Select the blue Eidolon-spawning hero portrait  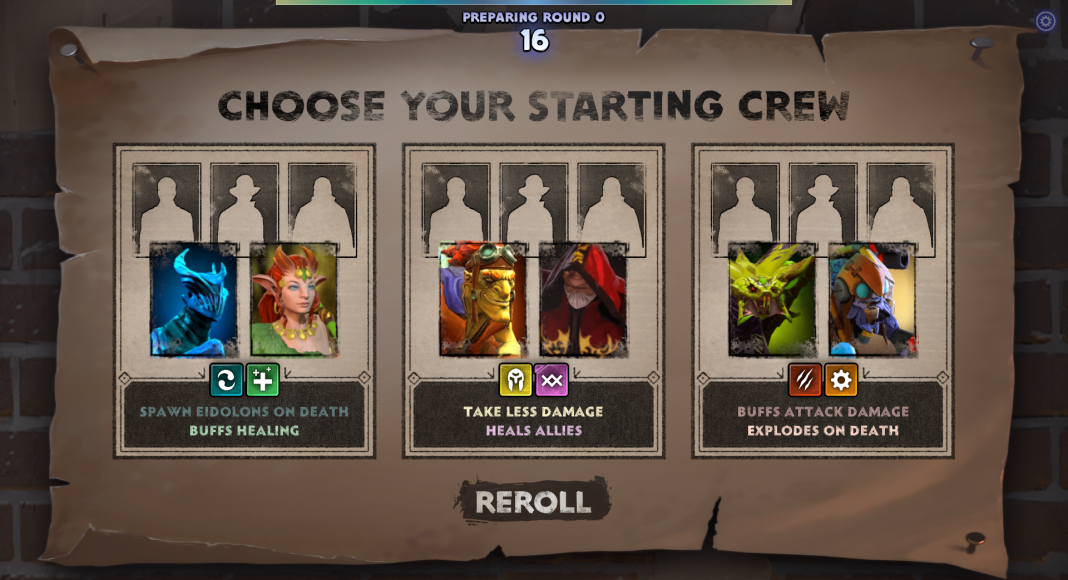[194, 300]
